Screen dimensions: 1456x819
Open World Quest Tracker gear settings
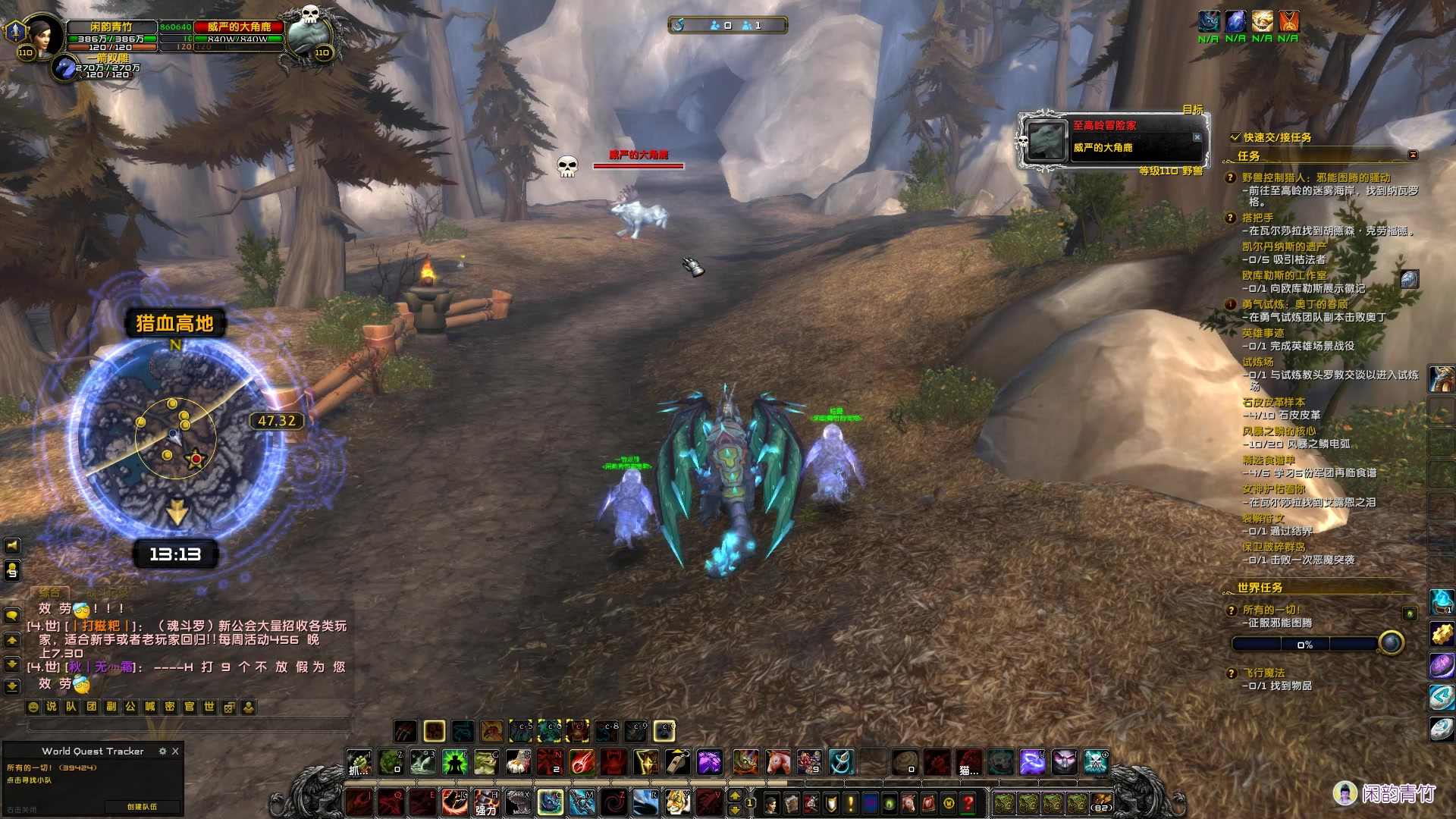point(162,751)
